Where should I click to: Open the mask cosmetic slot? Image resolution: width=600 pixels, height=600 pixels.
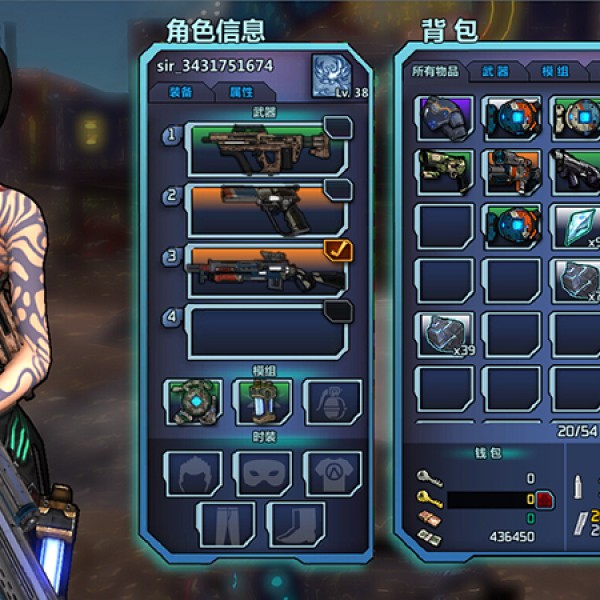pos(262,471)
